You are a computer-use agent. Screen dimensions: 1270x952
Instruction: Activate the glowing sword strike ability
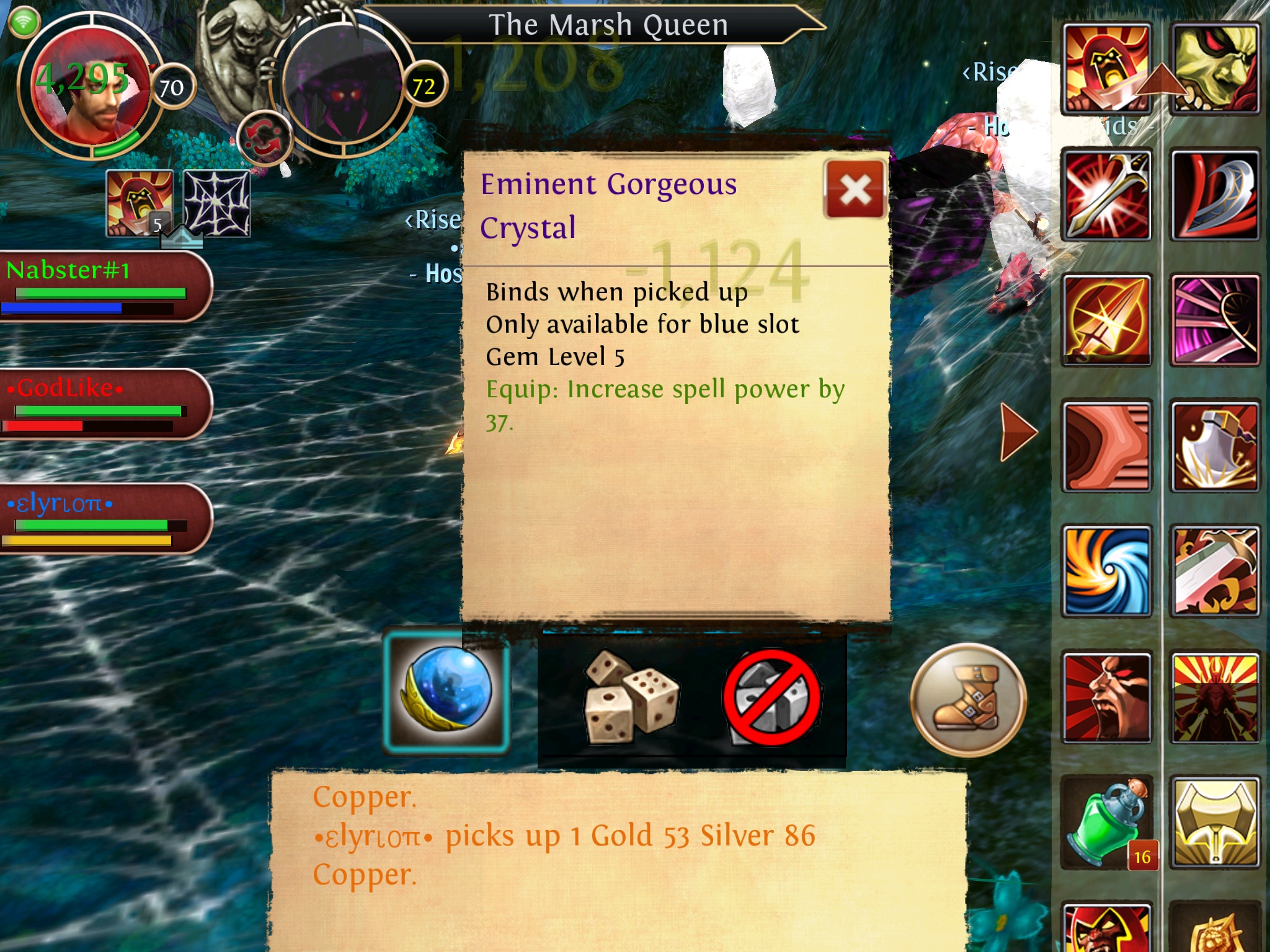click(x=1106, y=195)
